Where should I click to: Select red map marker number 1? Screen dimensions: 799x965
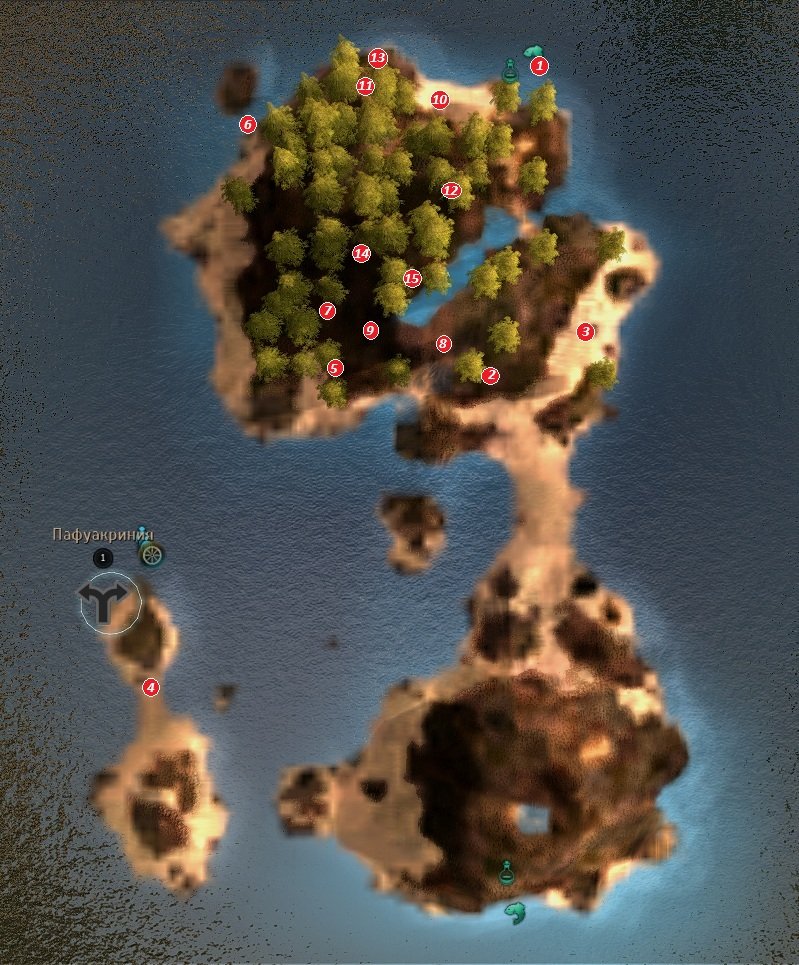click(x=540, y=67)
